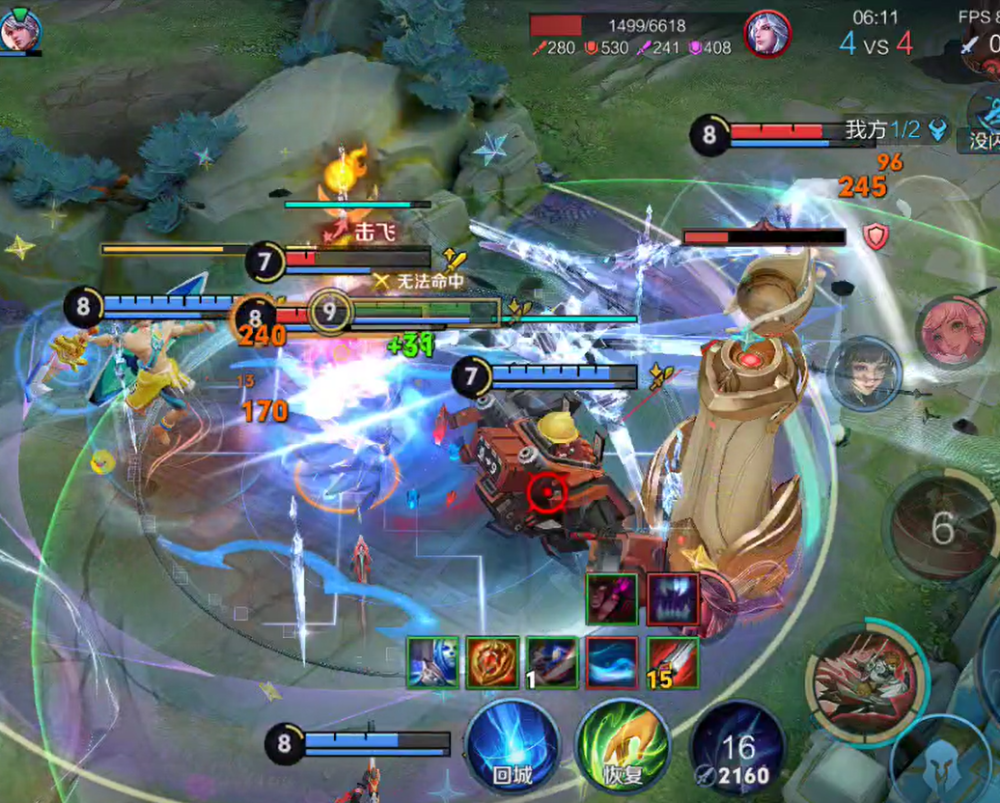View the blue-haired hero buff icon
This screenshot has width=1000, height=803.
[x=433, y=662]
